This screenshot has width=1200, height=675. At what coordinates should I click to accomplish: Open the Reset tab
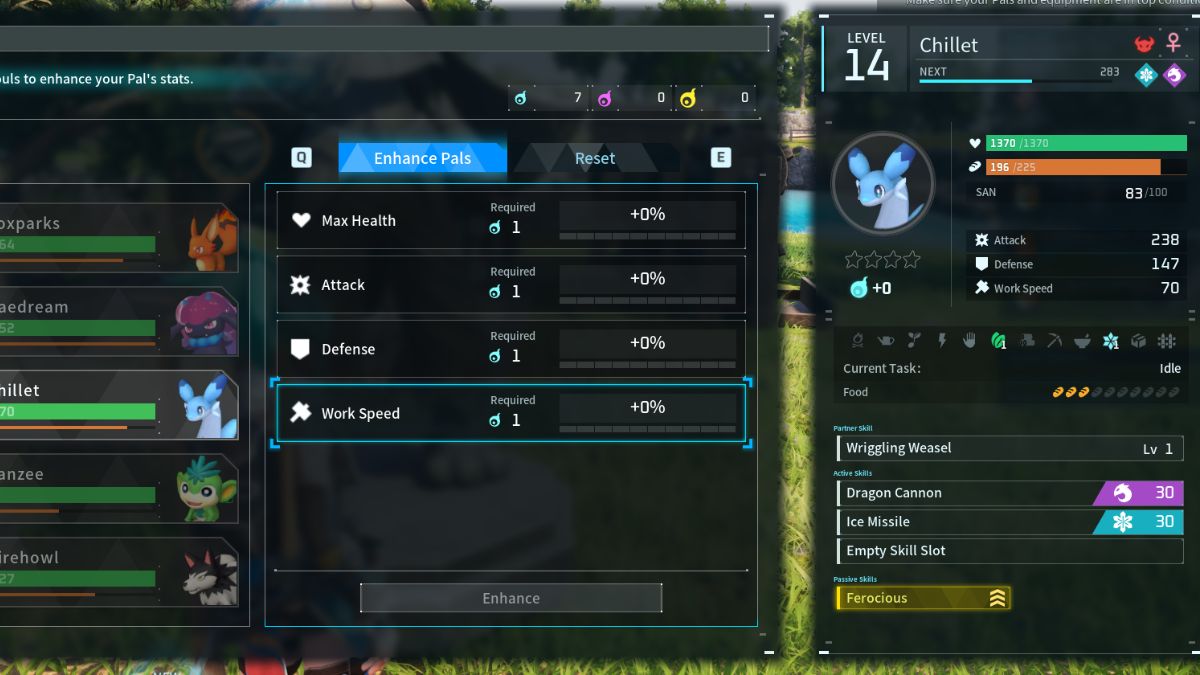click(x=594, y=158)
